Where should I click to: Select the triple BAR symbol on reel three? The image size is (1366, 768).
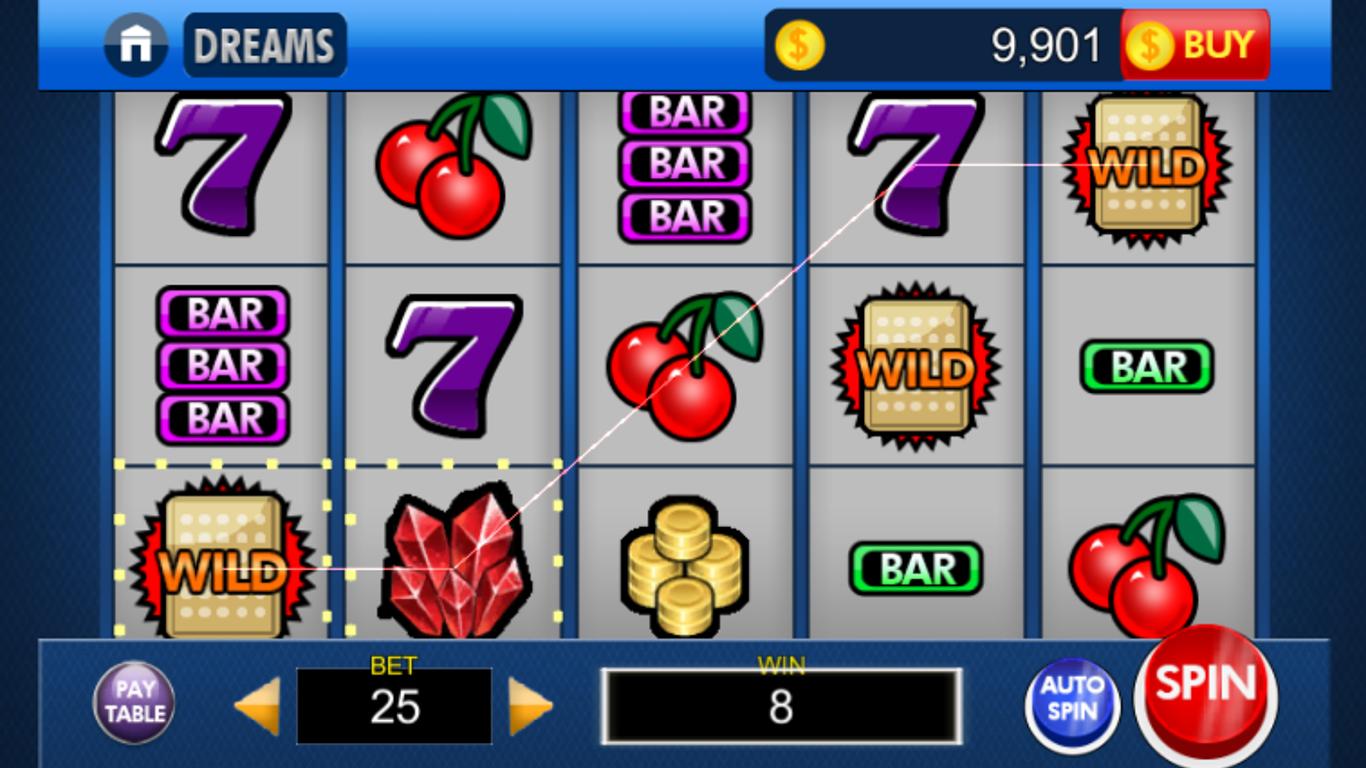tap(684, 165)
